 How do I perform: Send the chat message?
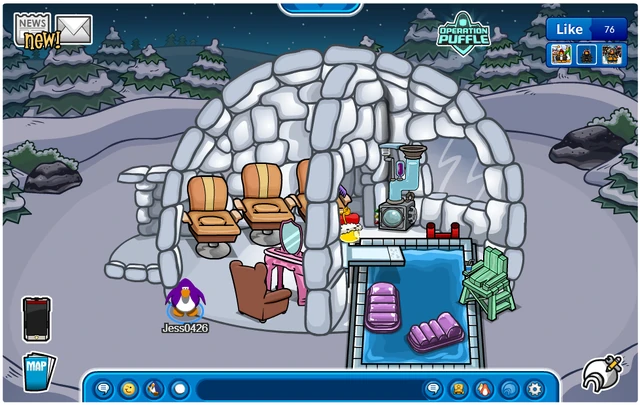434,388
